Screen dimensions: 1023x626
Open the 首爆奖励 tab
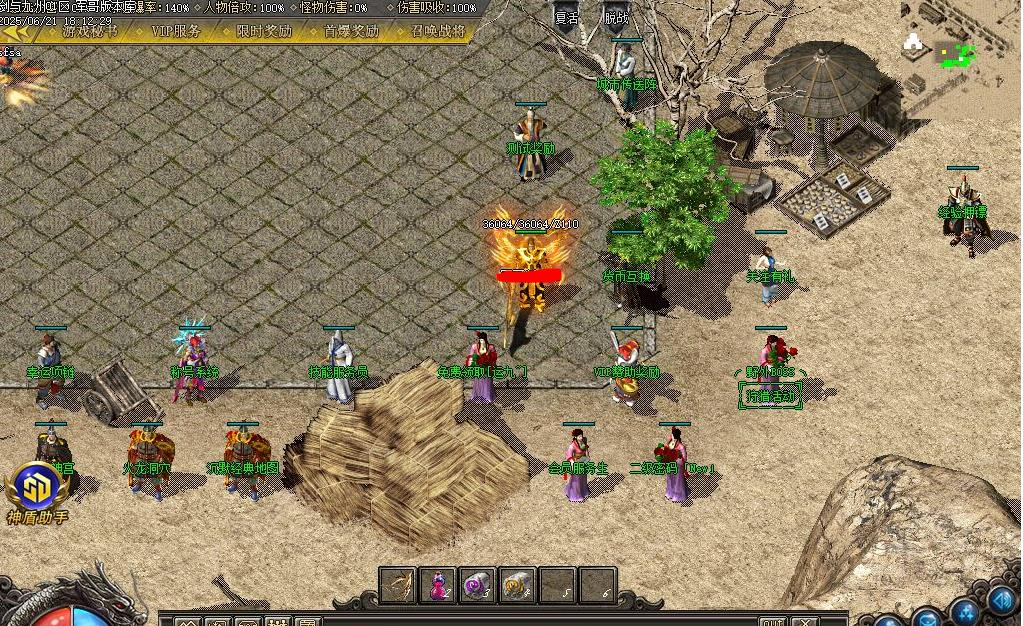click(x=351, y=31)
